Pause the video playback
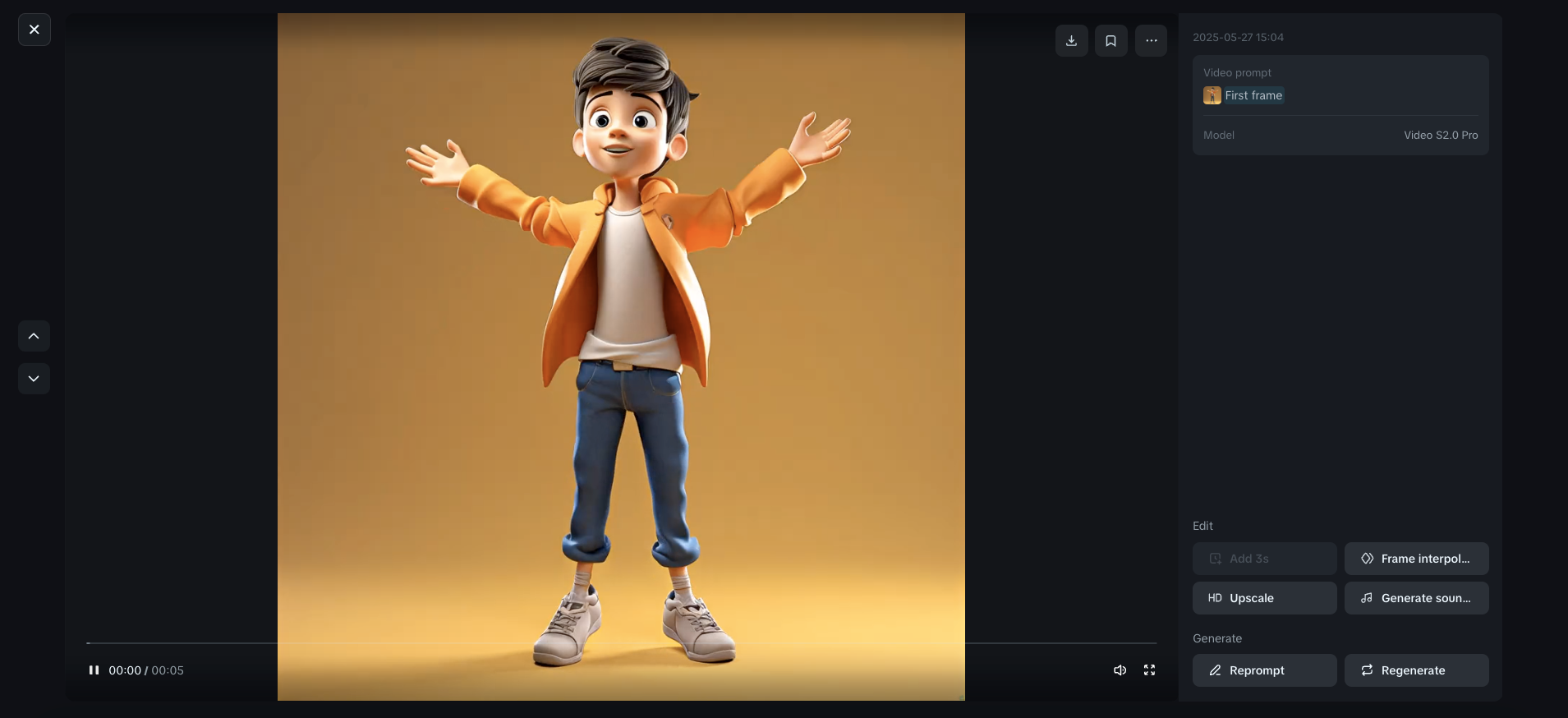1568x718 pixels. (94, 670)
